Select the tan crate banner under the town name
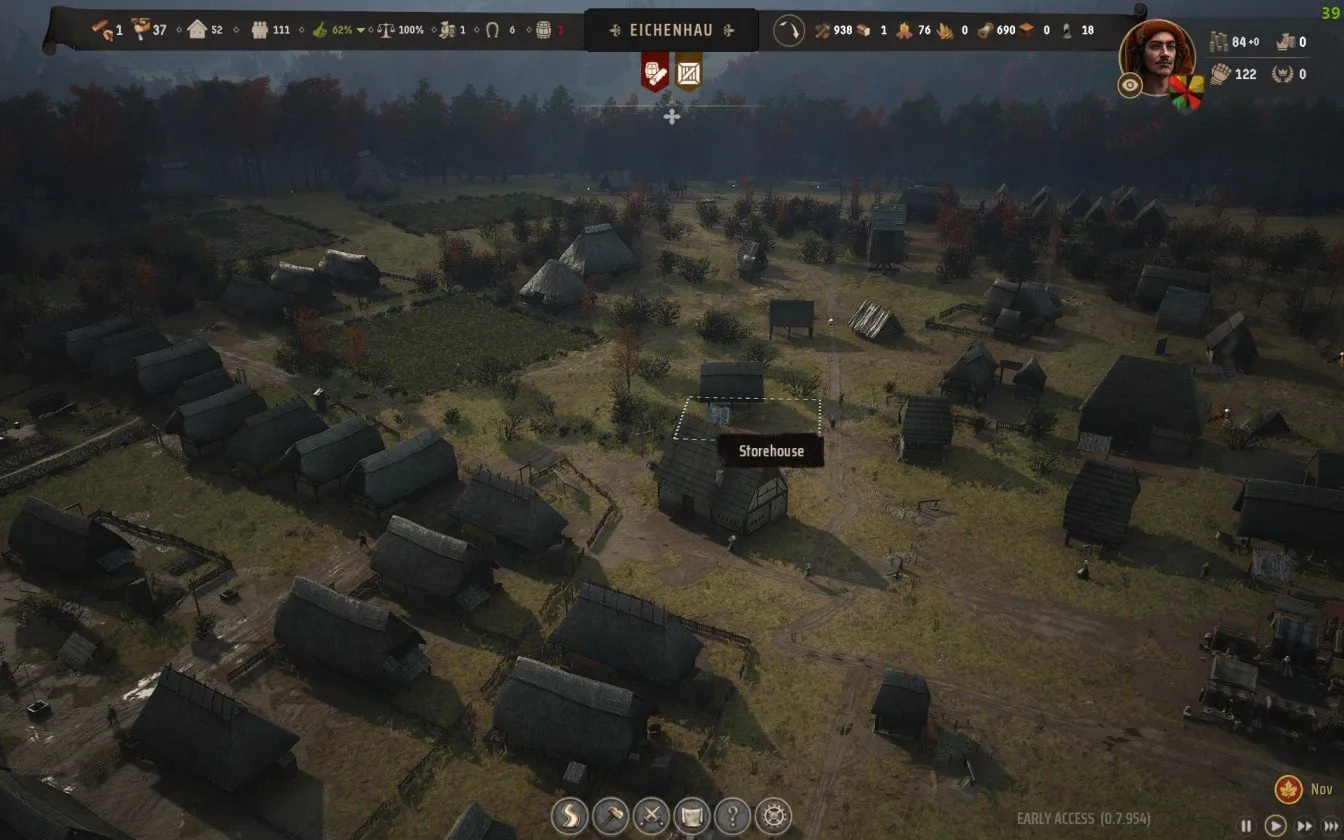The width and height of the screenshot is (1344, 840). pyautogui.click(x=688, y=71)
